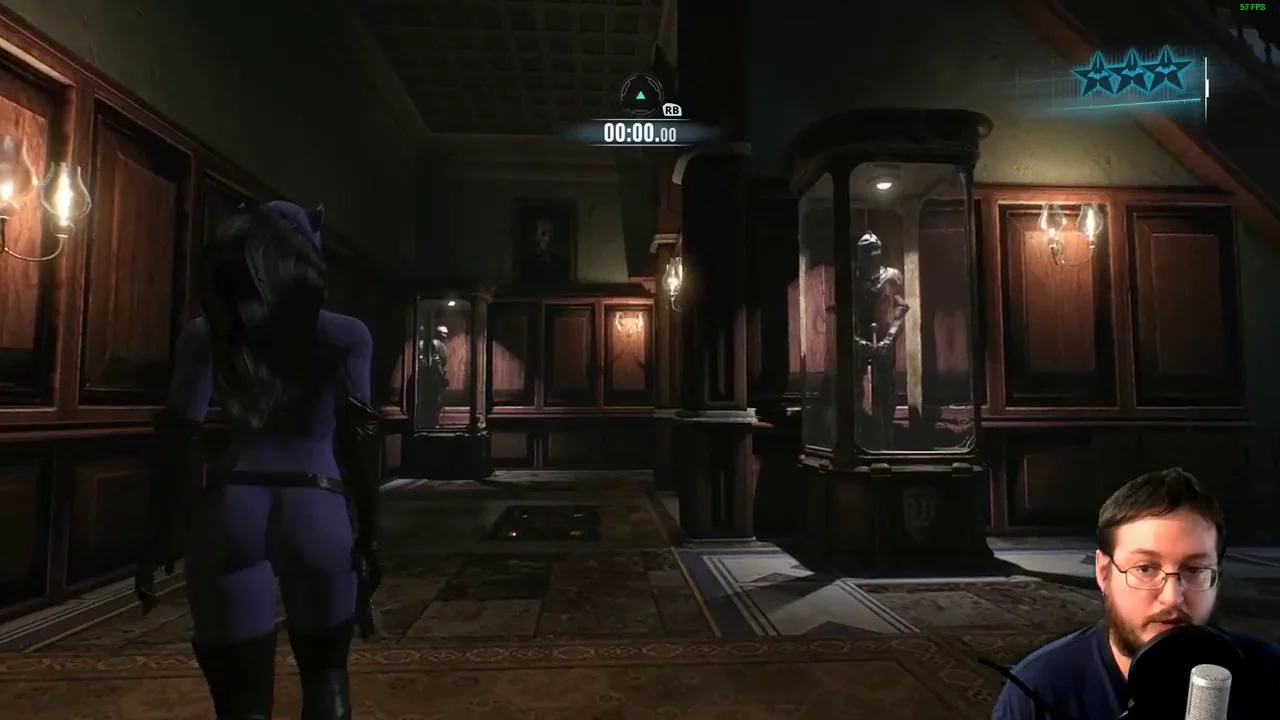
Task: Click the circular green-triangle detection indicator
Action: coord(641,96)
